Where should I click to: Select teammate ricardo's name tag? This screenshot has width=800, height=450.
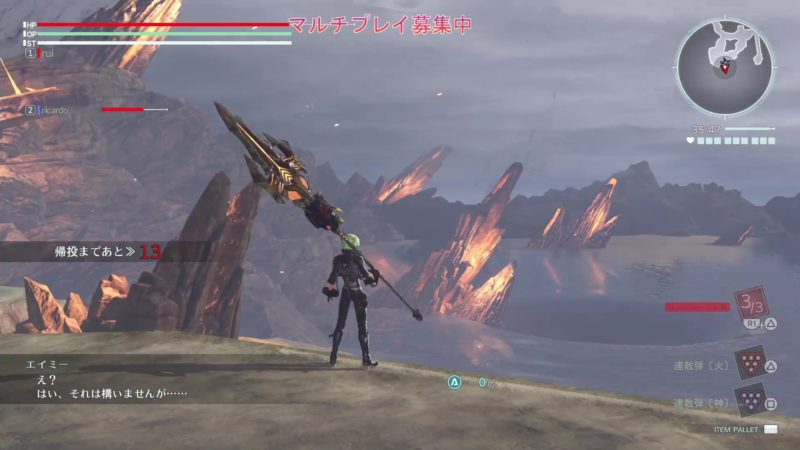pyautogui.click(x=53, y=110)
